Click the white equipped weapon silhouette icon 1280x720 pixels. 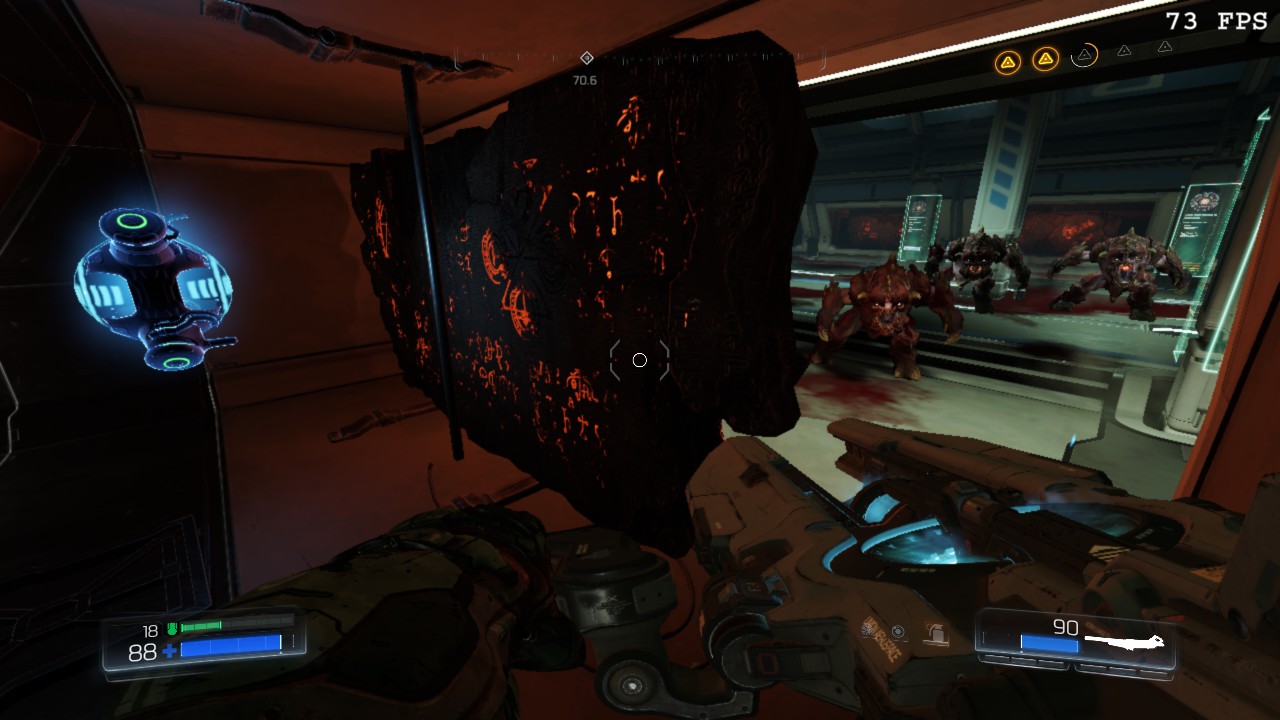(1124, 639)
